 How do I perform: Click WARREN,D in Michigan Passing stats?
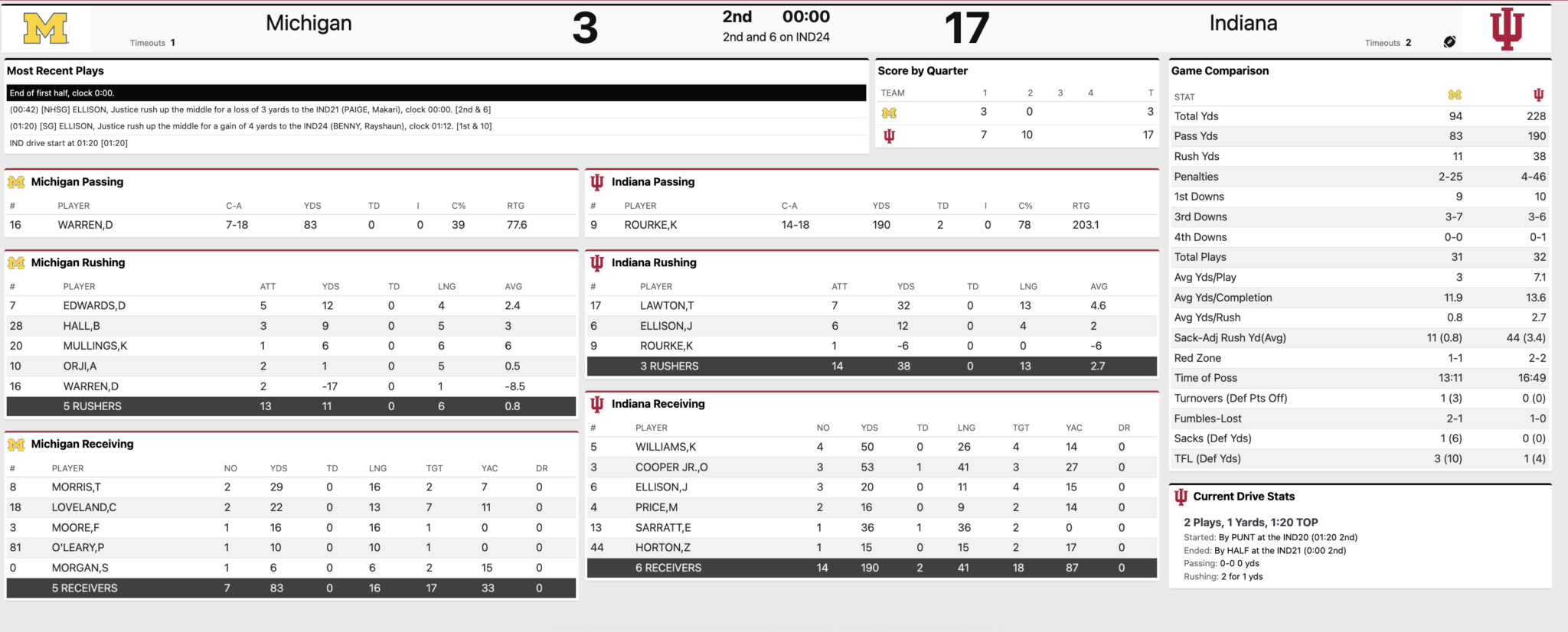tap(84, 225)
